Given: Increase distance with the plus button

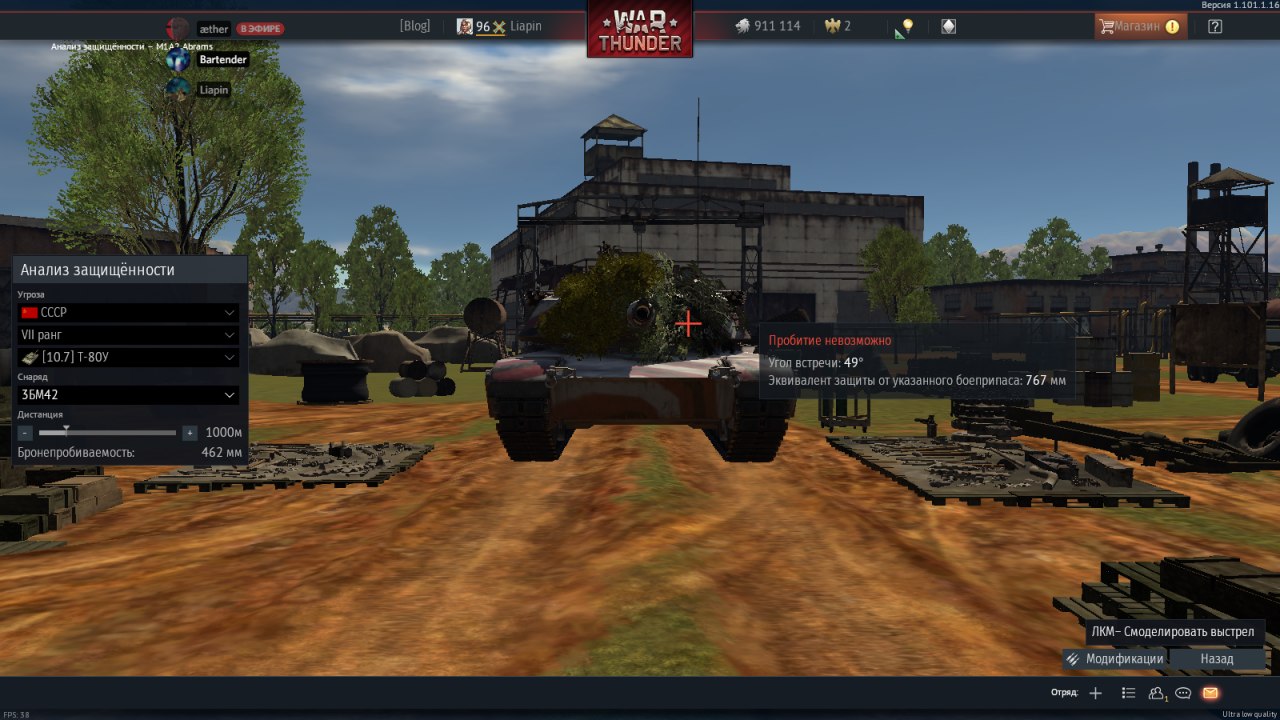Looking at the screenshot, I should [x=190, y=433].
